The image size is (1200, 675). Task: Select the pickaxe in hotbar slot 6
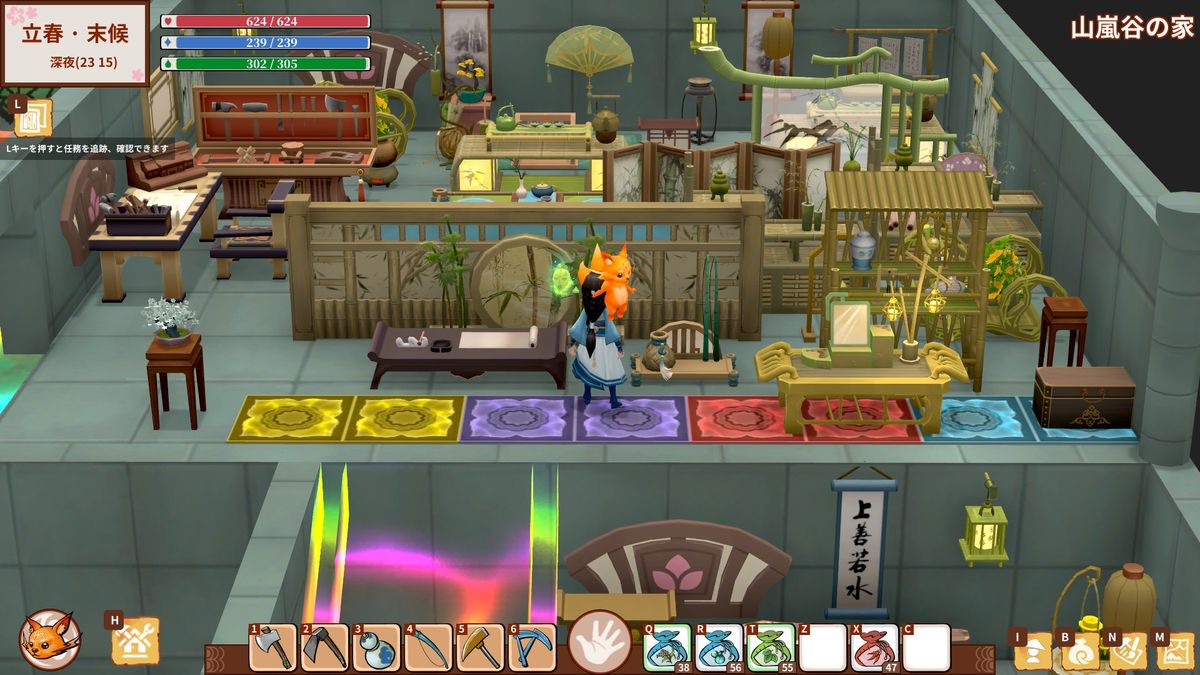pos(532,647)
